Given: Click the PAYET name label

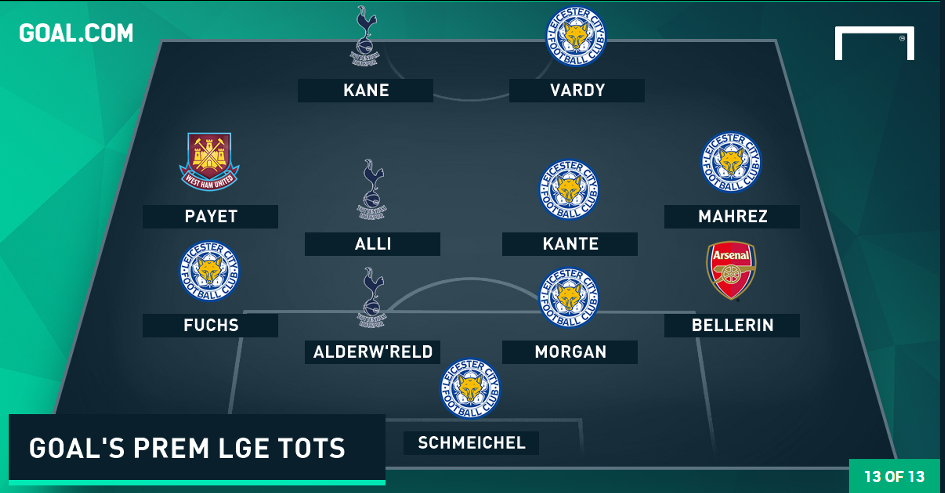Looking at the screenshot, I should point(210,217).
